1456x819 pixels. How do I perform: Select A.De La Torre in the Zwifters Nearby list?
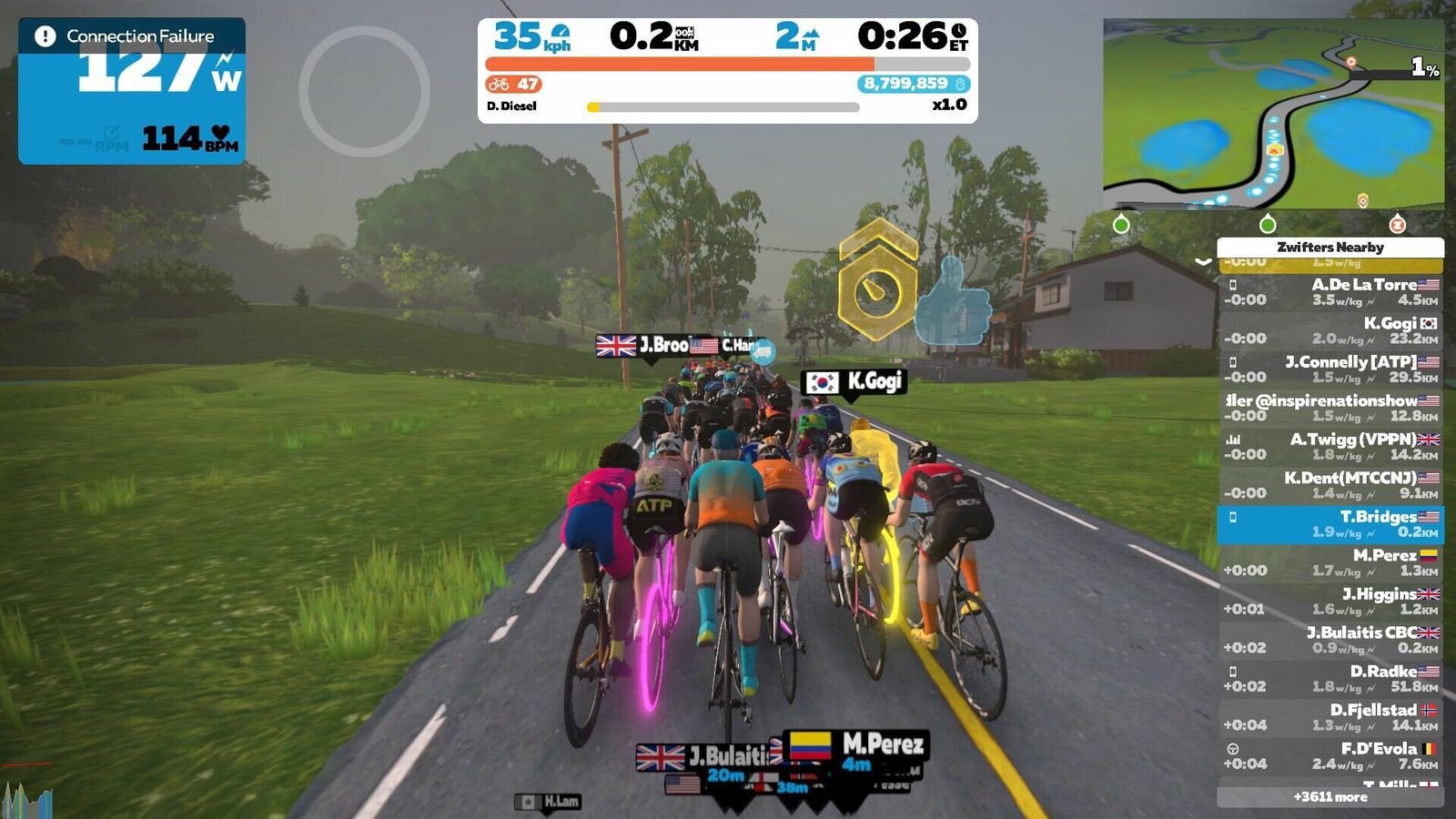tap(1330, 292)
